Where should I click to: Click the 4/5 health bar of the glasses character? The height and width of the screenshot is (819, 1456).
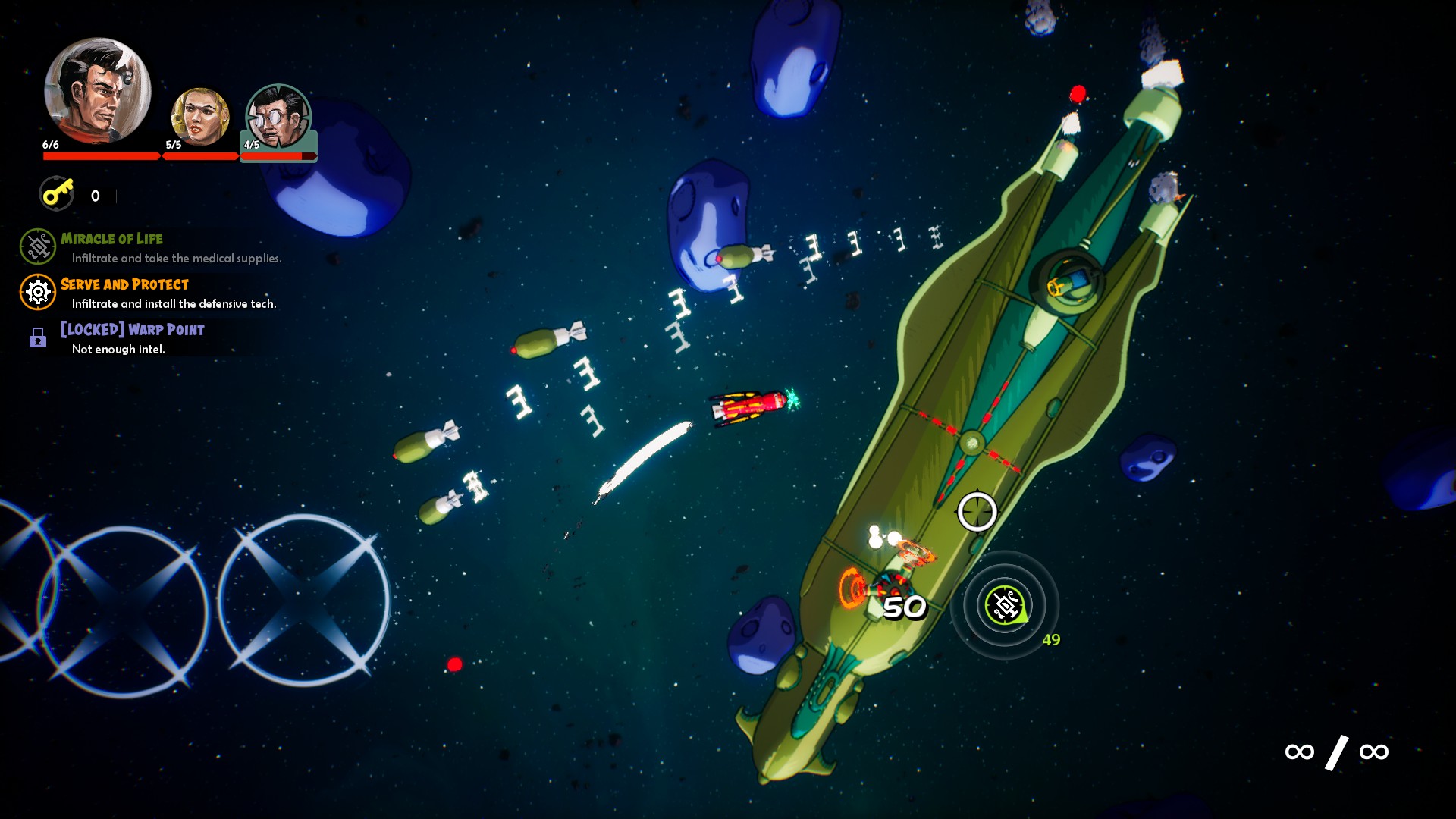[x=278, y=157]
